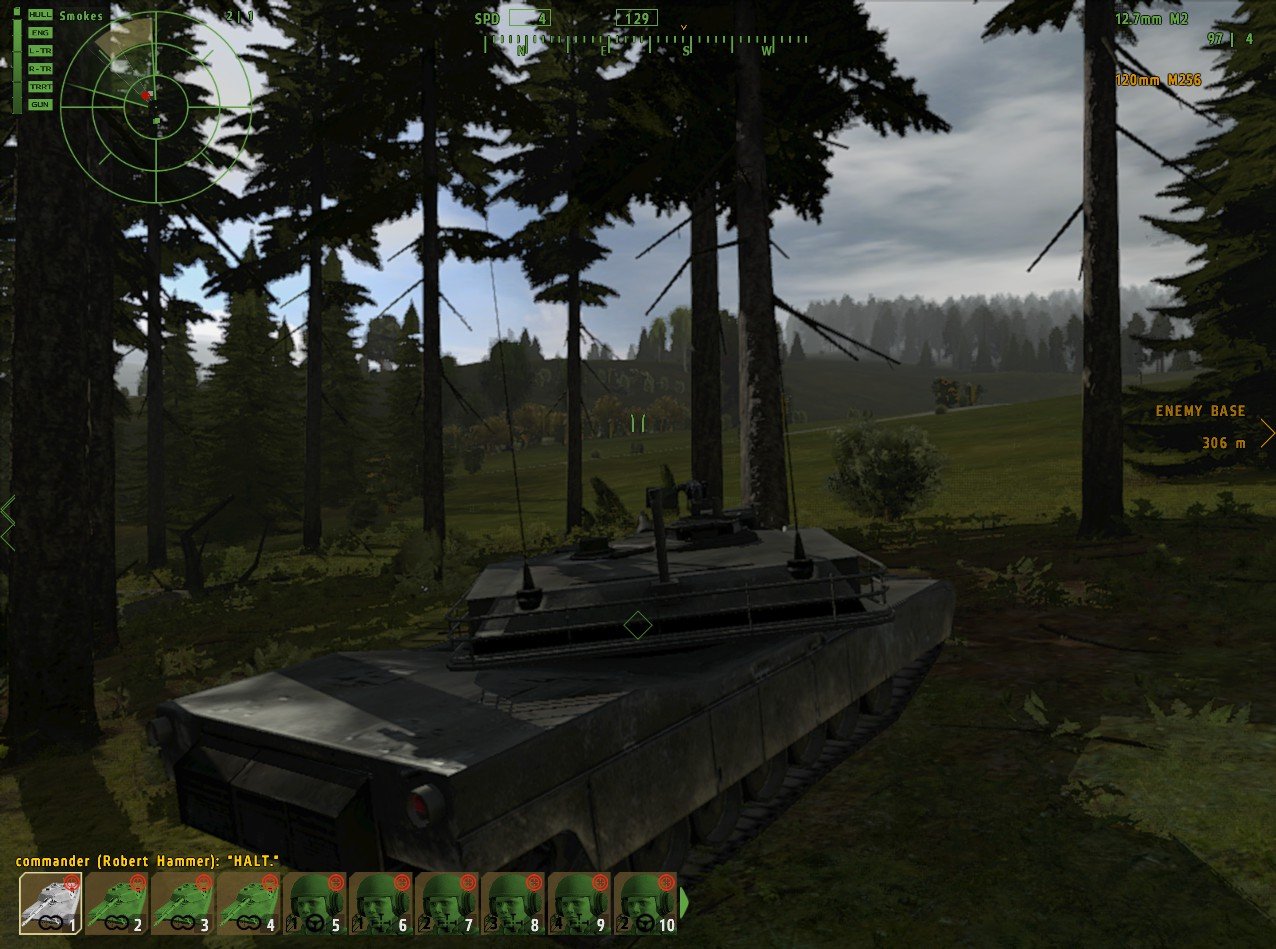This screenshot has width=1276, height=949.
Task: Click the HULL damage indicator
Action: [x=40, y=15]
